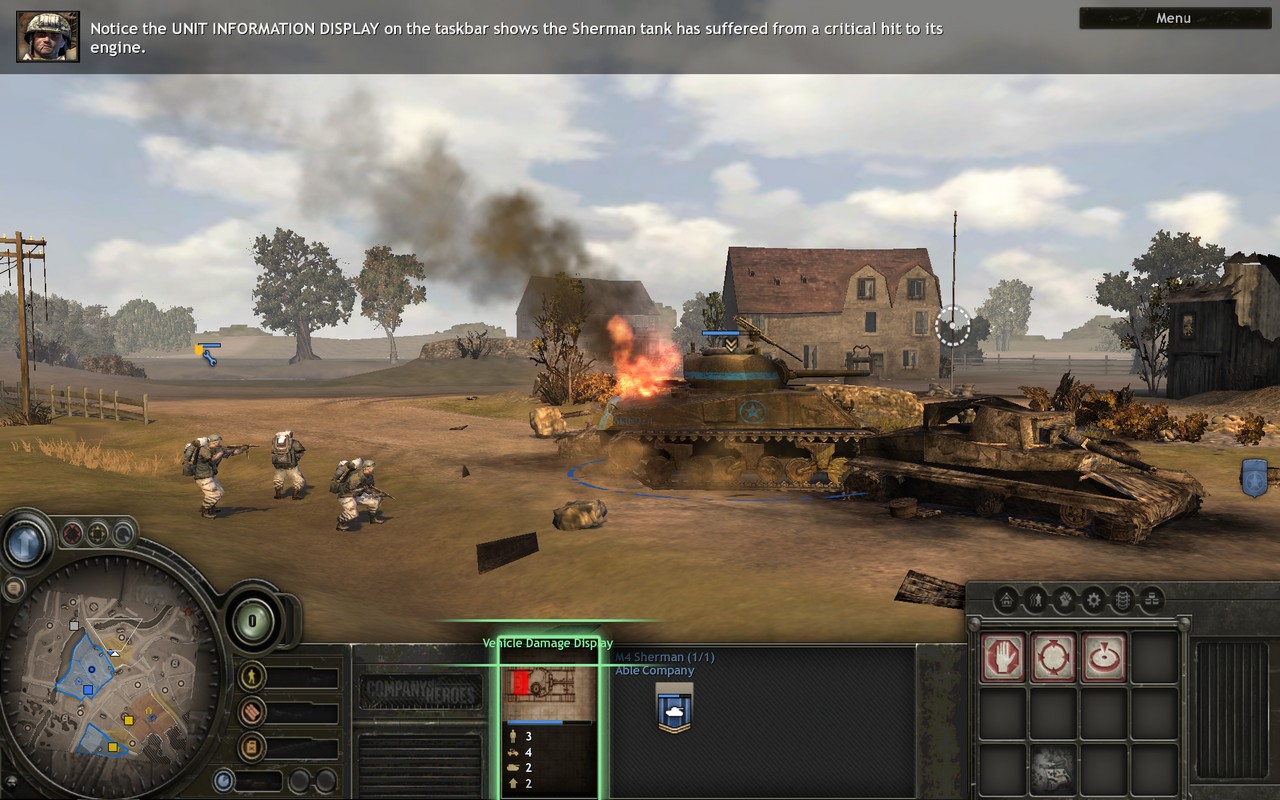This screenshot has height=800, width=1280.
Task: Choose the ground target command icon
Action: pos(1104,657)
